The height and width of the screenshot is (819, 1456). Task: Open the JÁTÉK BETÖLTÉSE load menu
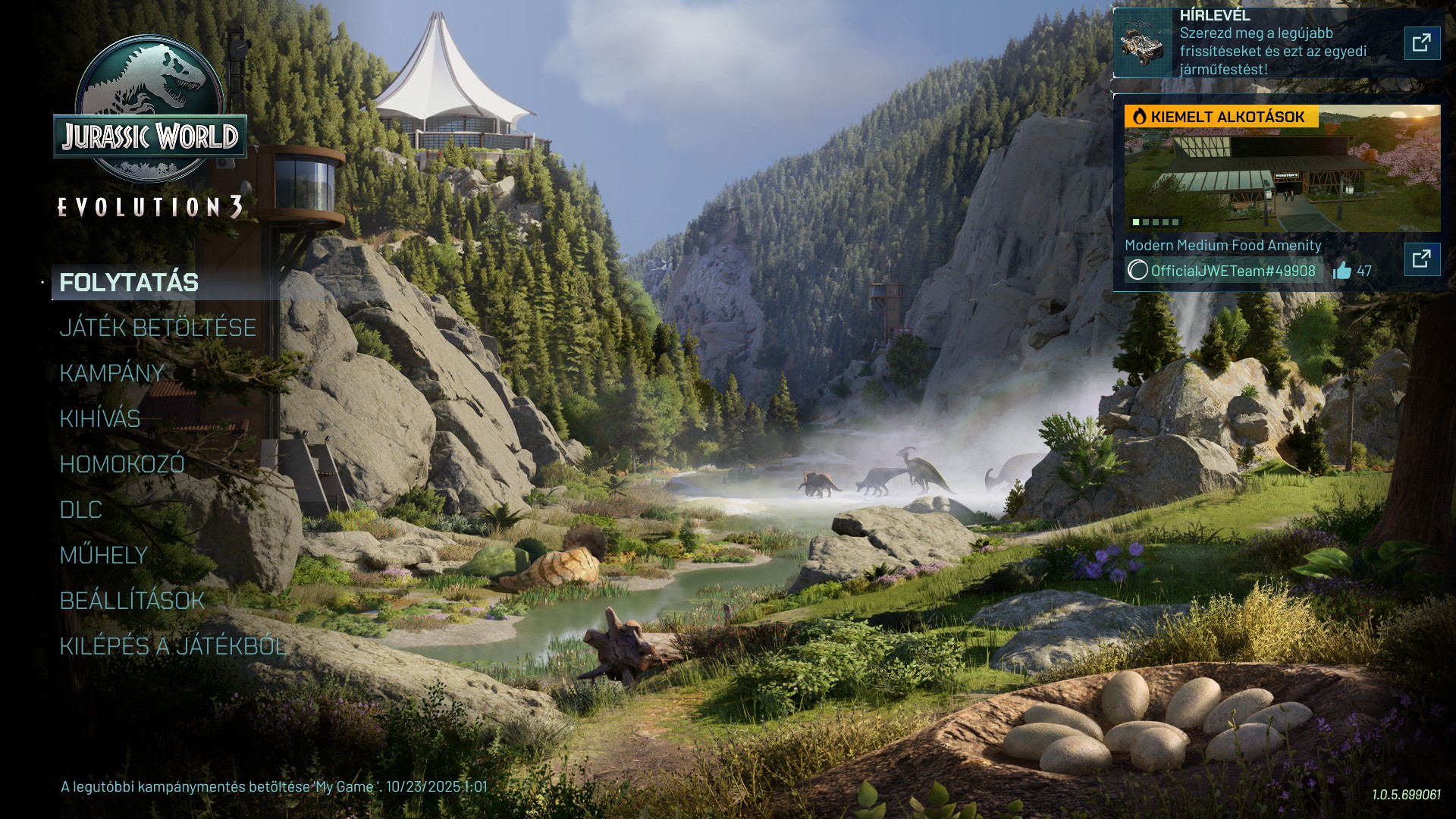(158, 328)
